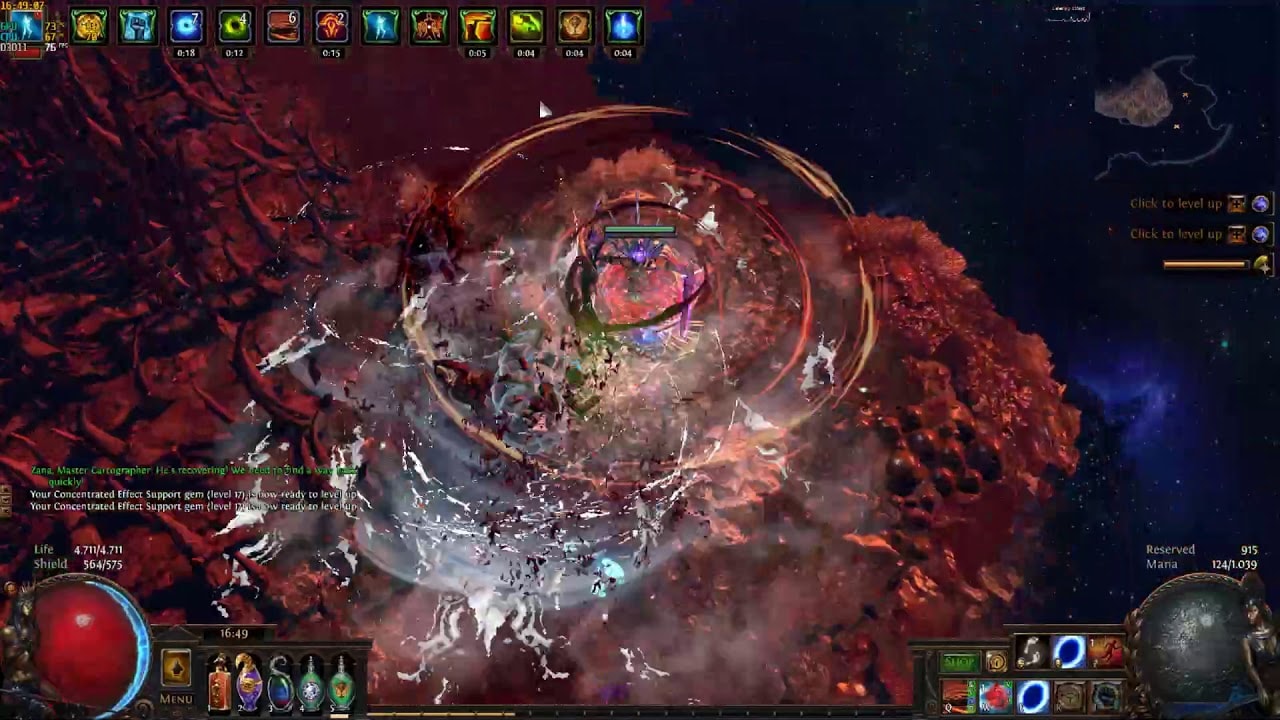
Task: Click the minimap overlay
Action: (1160, 110)
